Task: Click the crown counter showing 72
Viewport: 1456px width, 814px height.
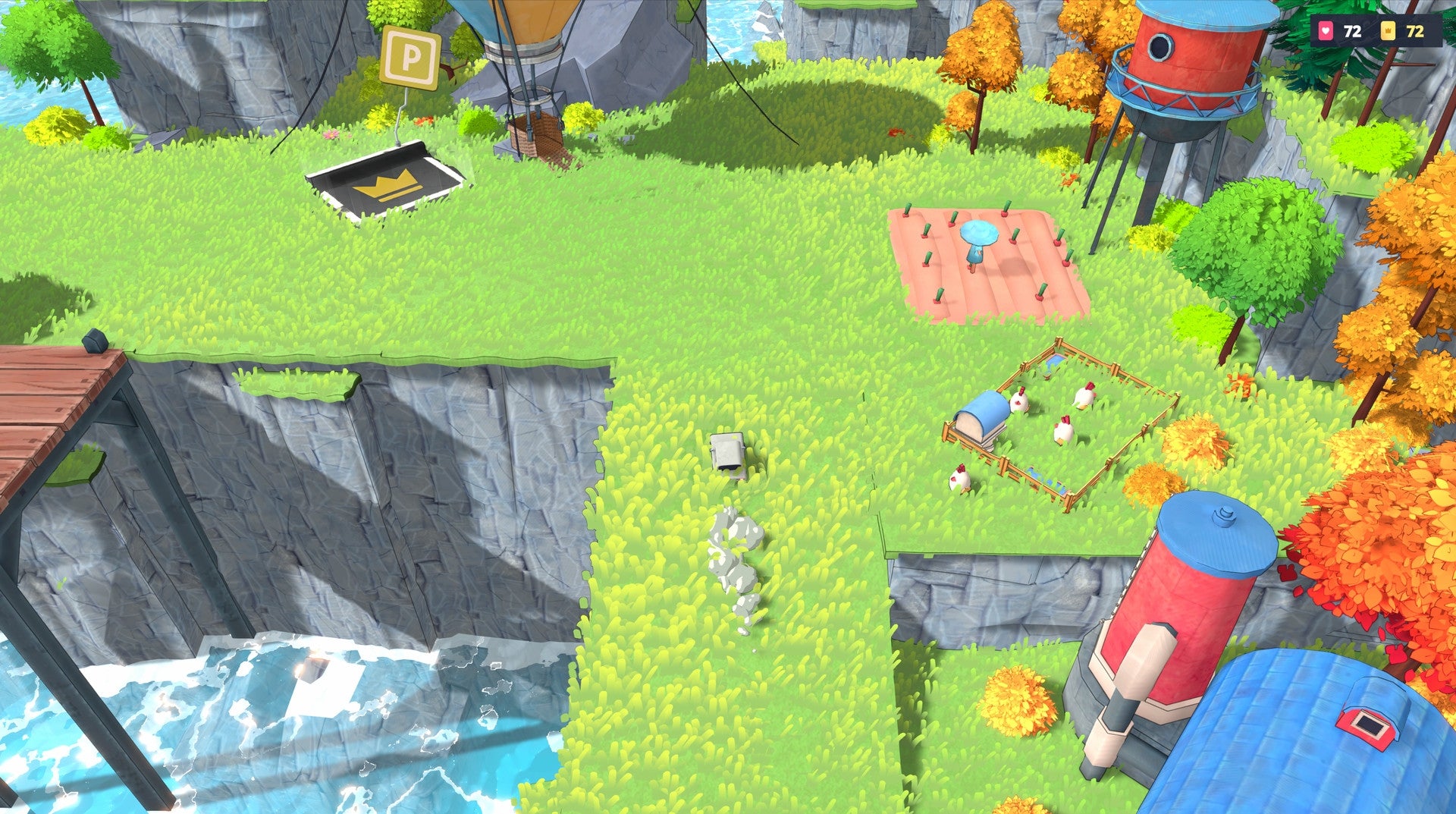Action: 1417,31
